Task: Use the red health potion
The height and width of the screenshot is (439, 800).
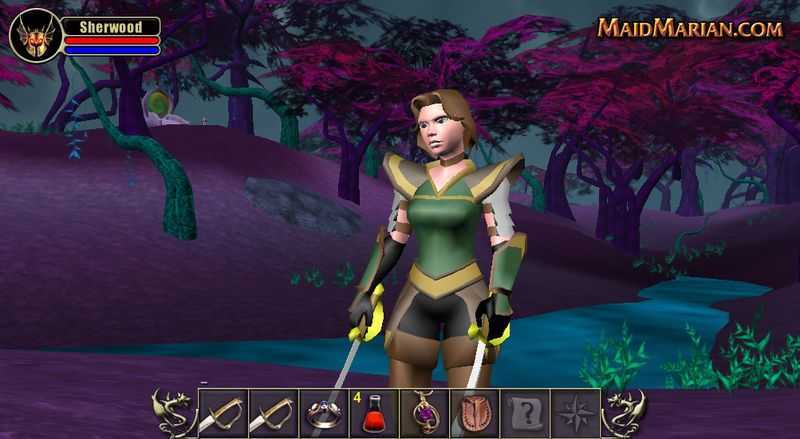Action: [375, 413]
